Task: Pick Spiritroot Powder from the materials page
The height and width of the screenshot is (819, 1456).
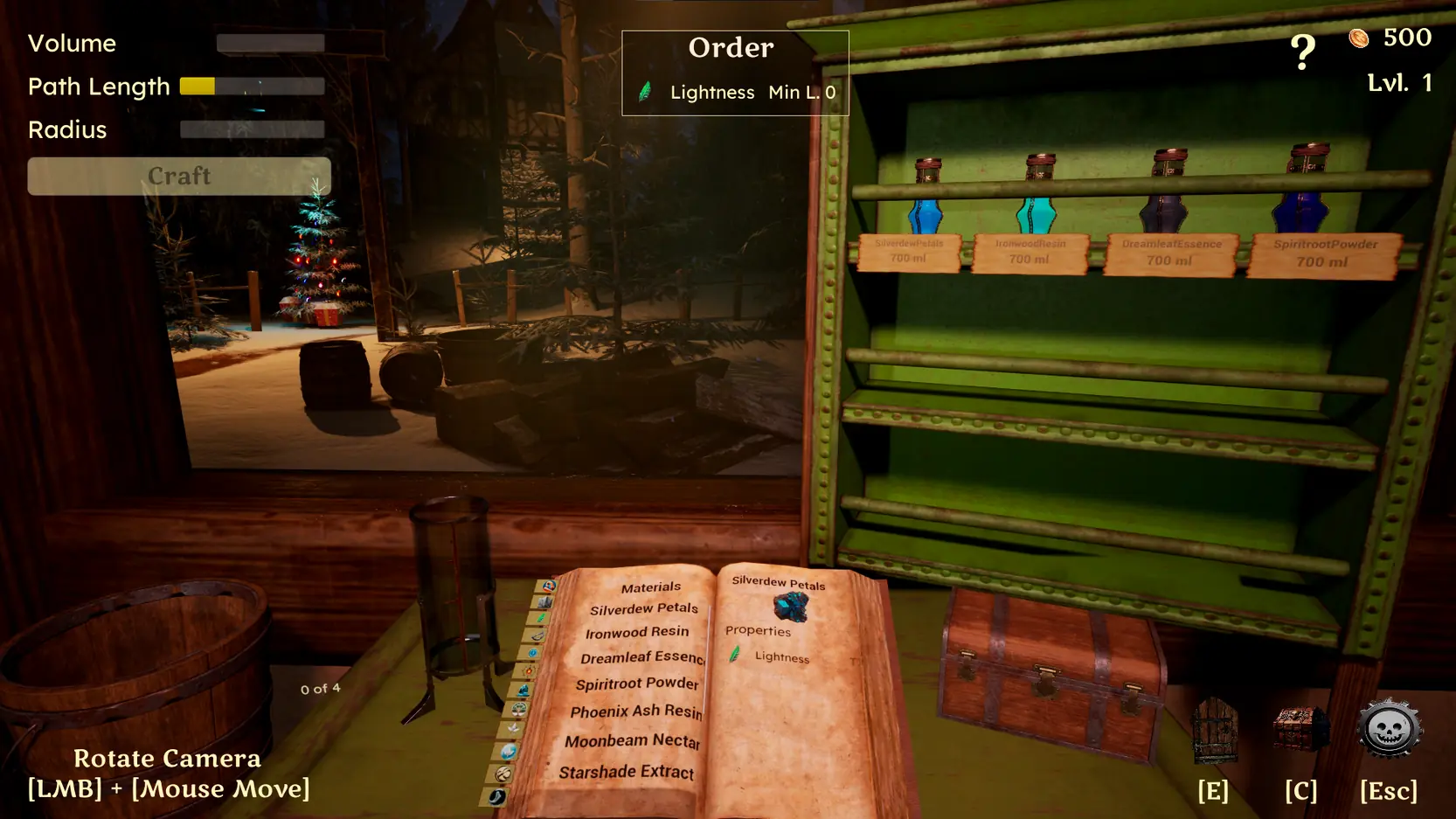Action: click(x=637, y=684)
